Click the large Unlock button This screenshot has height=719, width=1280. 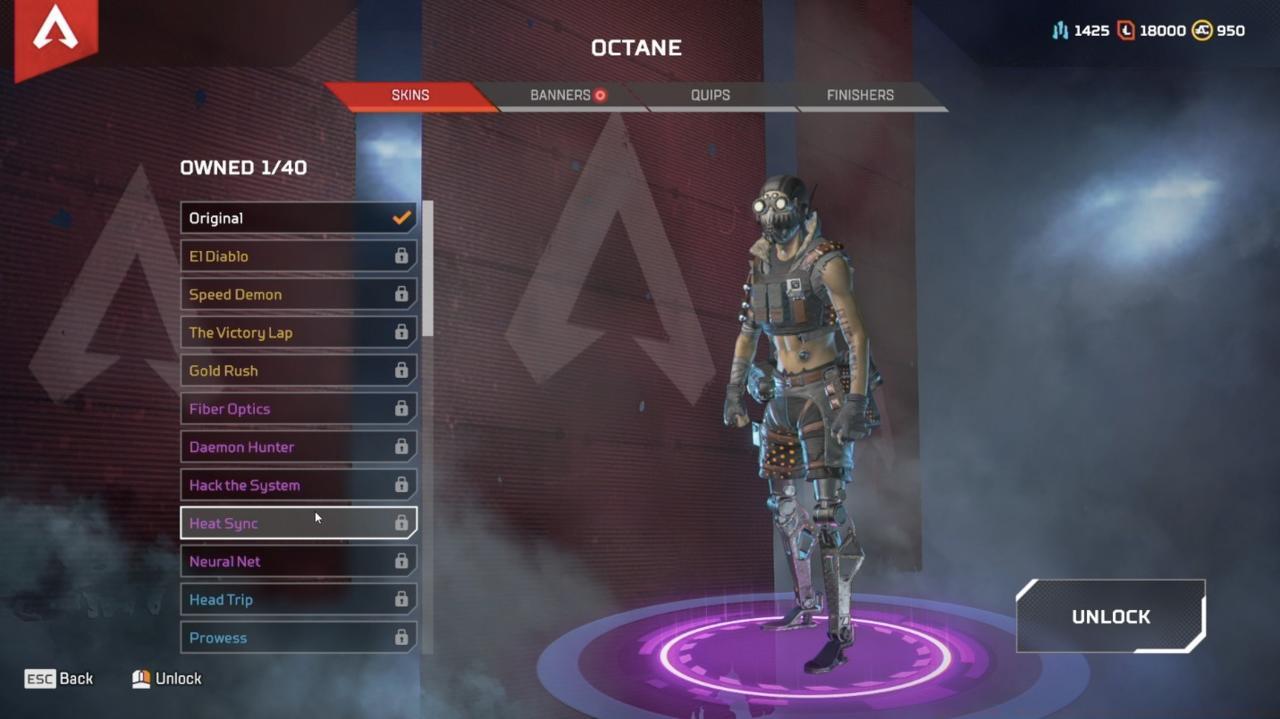(1110, 617)
